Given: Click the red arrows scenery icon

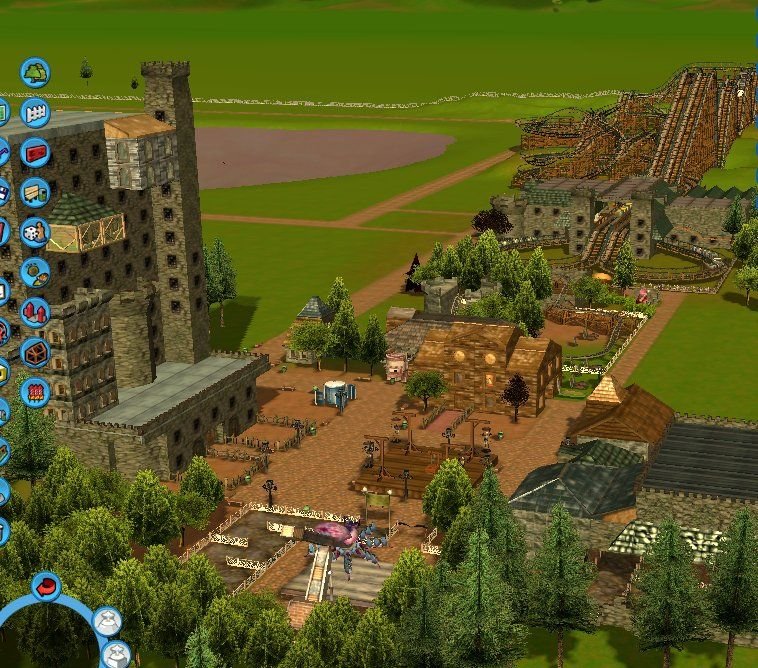Looking at the screenshot, I should (35, 312).
